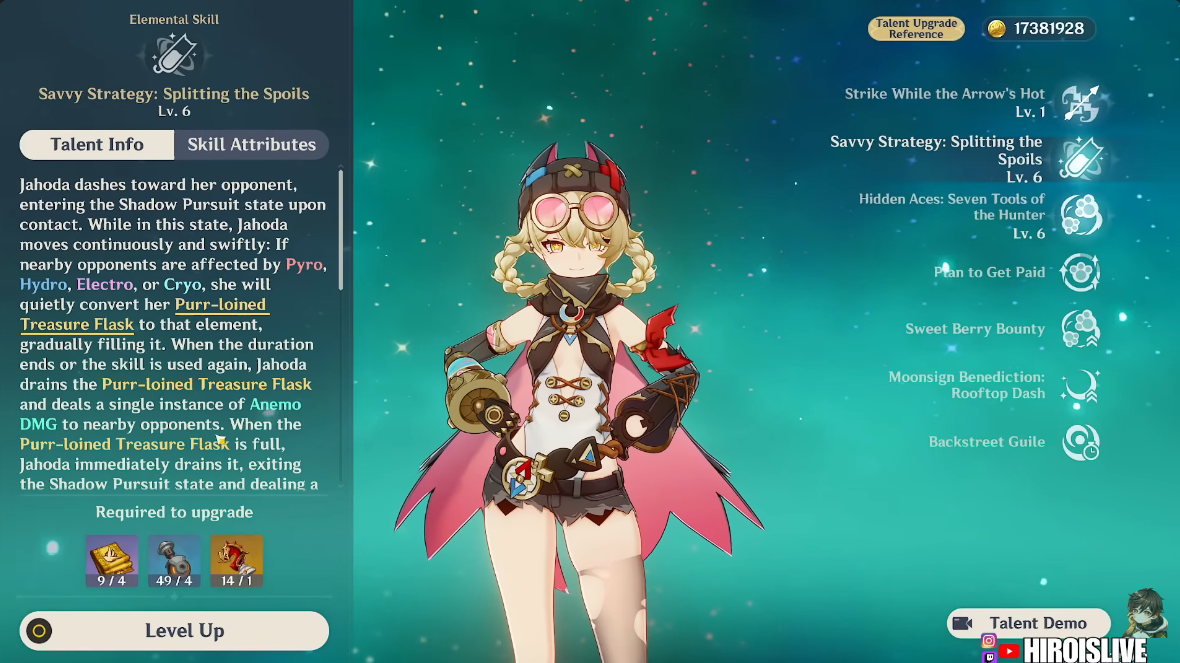Select Strike While the Arrow's Hot talent
Screen dimensions: 1180x663
(x=1080, y=102)
